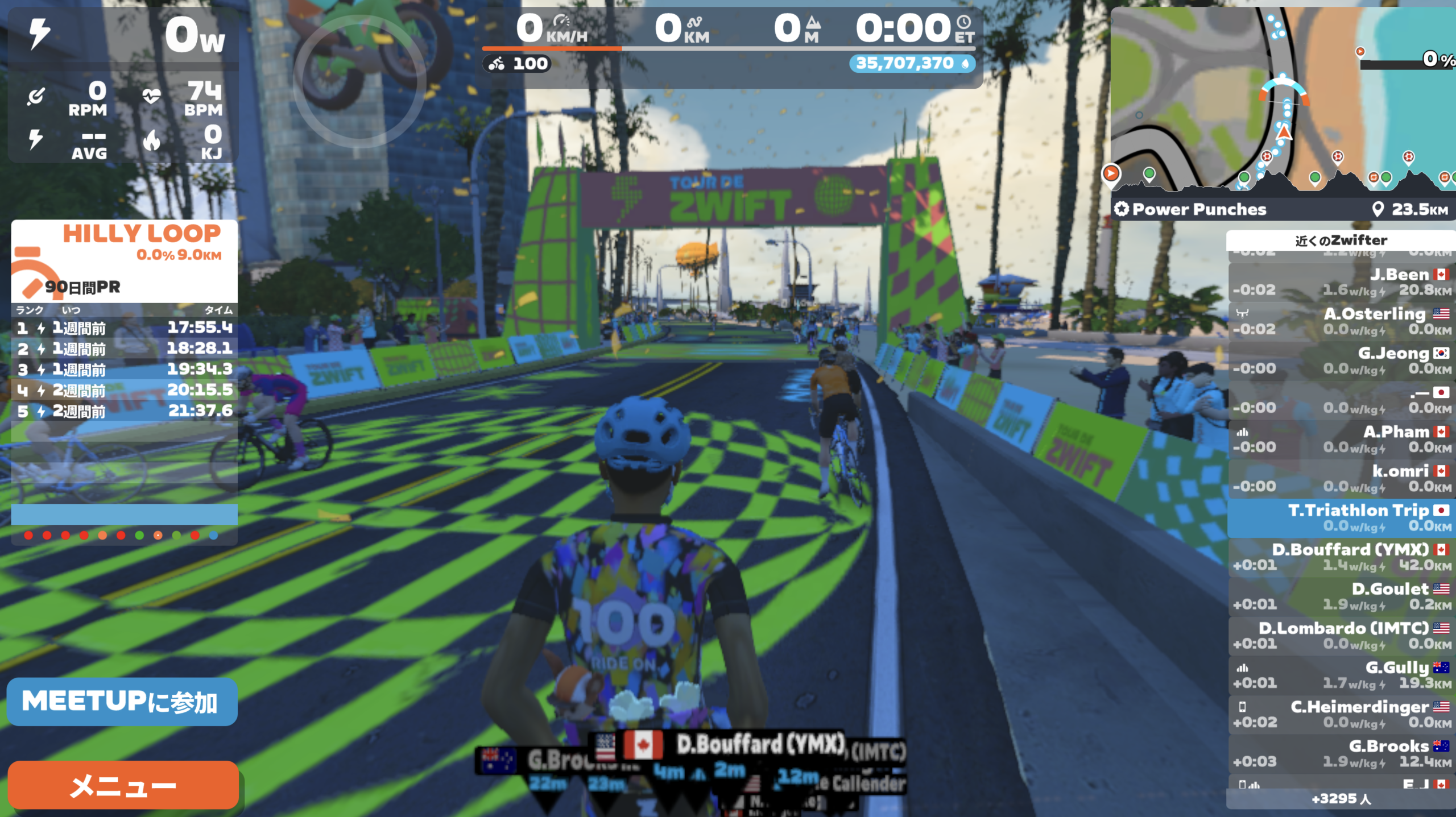
Task: Select C.Heimerdinger rider row
Action: point(1341,714)
